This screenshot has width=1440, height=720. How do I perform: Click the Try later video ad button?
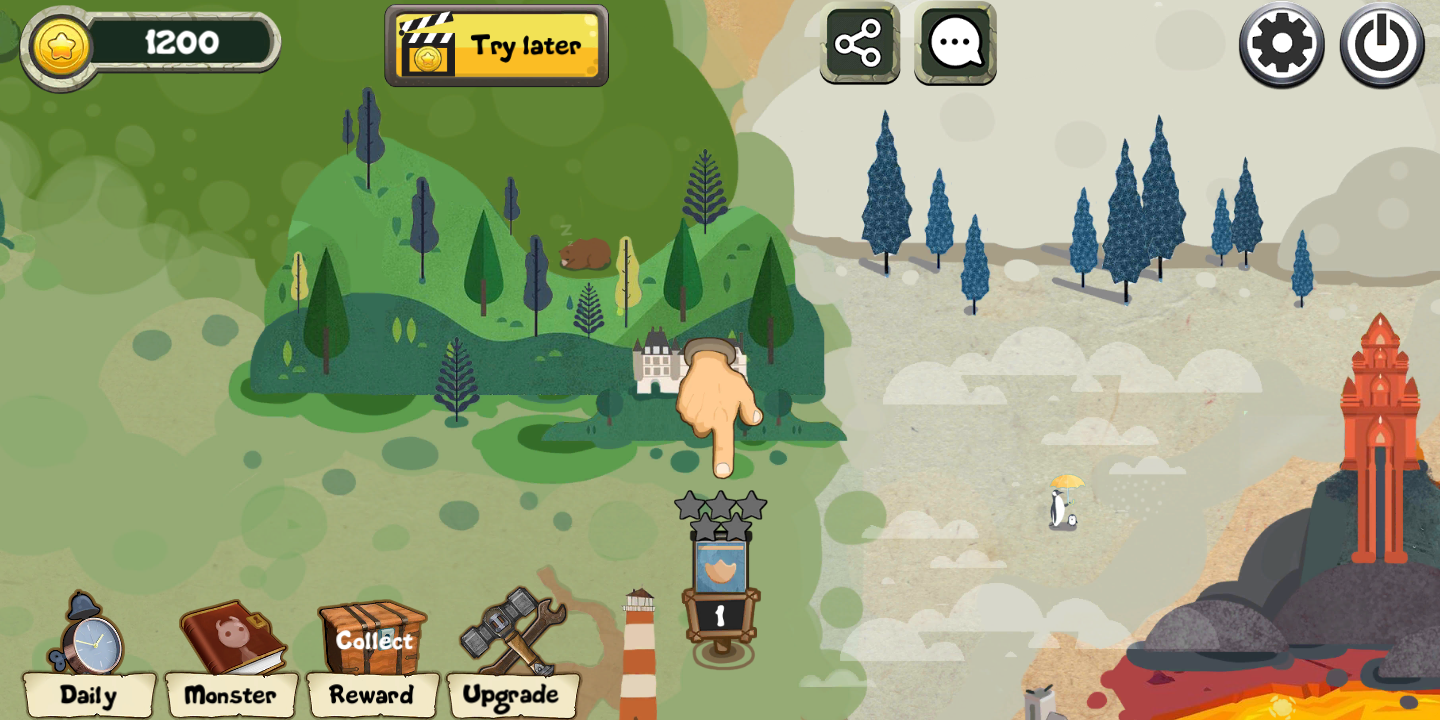(x=497, y=46)
